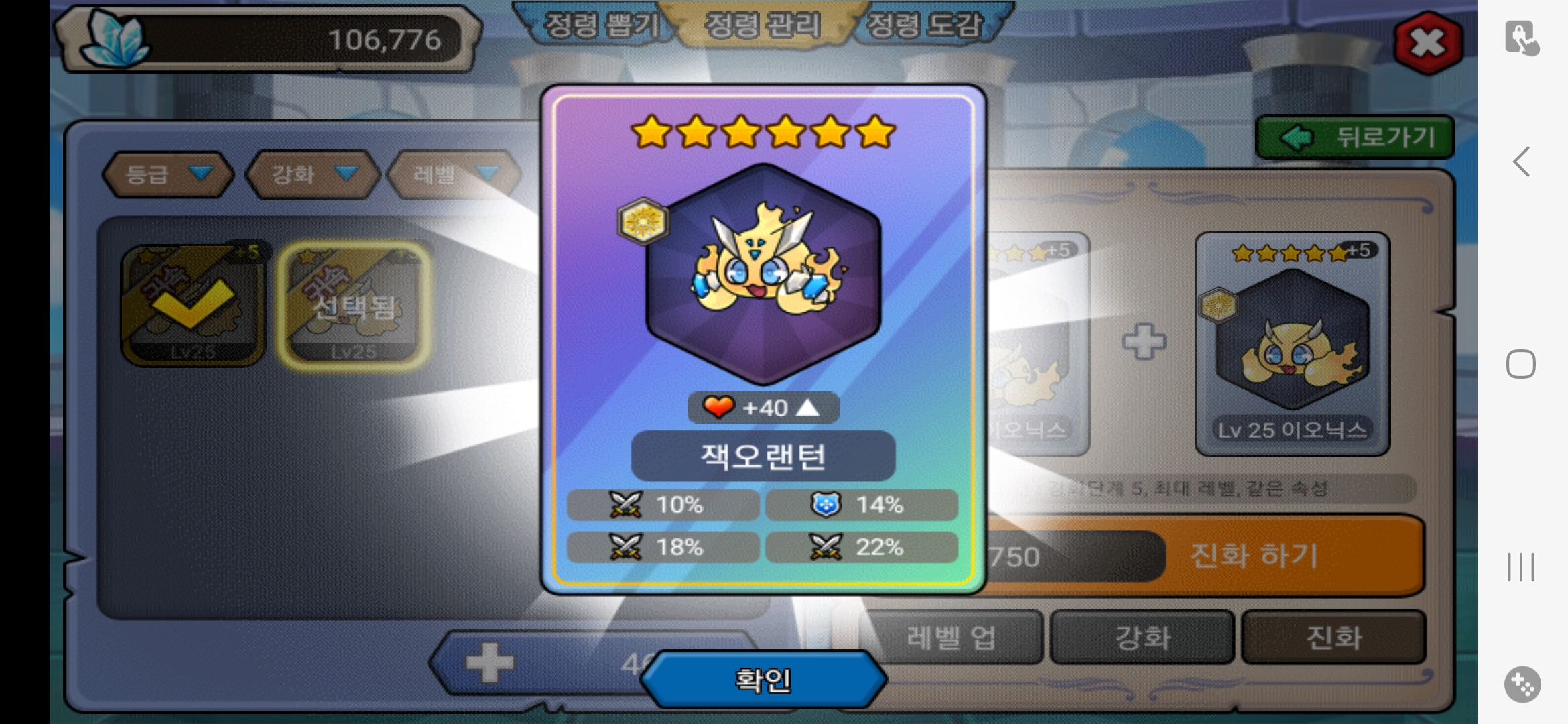Screen dimensions: 1568x724
Task: Select the Lv 25 이오닉스 spirit card
Action: (x=1292, y=343)
